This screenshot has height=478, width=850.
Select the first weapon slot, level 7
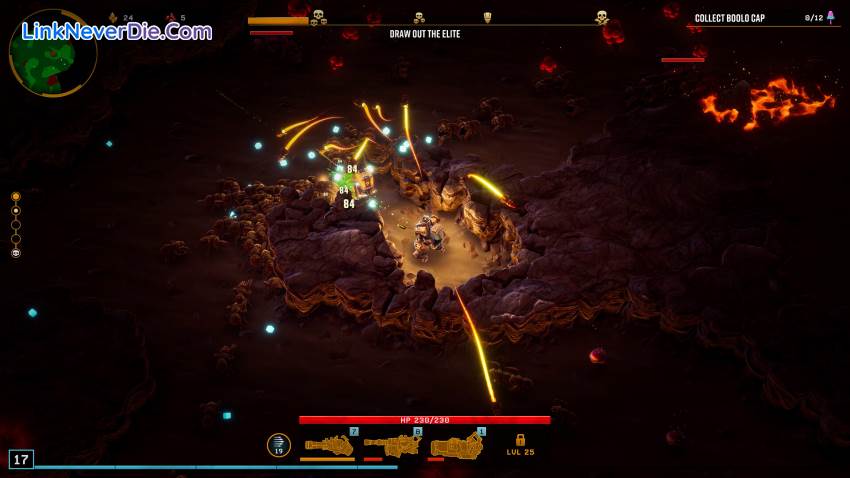(329, 444)
